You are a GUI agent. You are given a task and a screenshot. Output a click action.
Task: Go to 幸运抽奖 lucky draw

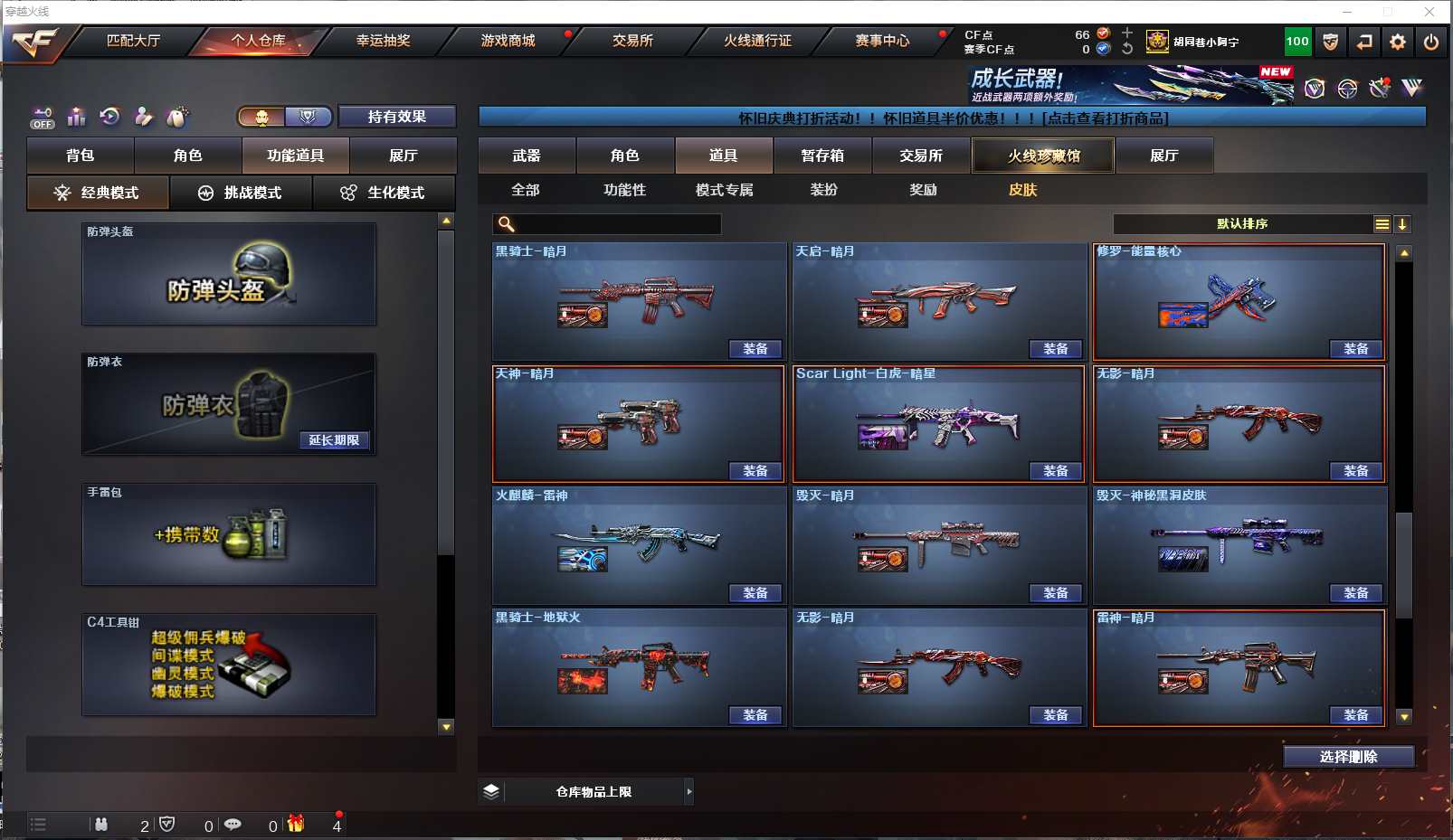coord(383,41)
